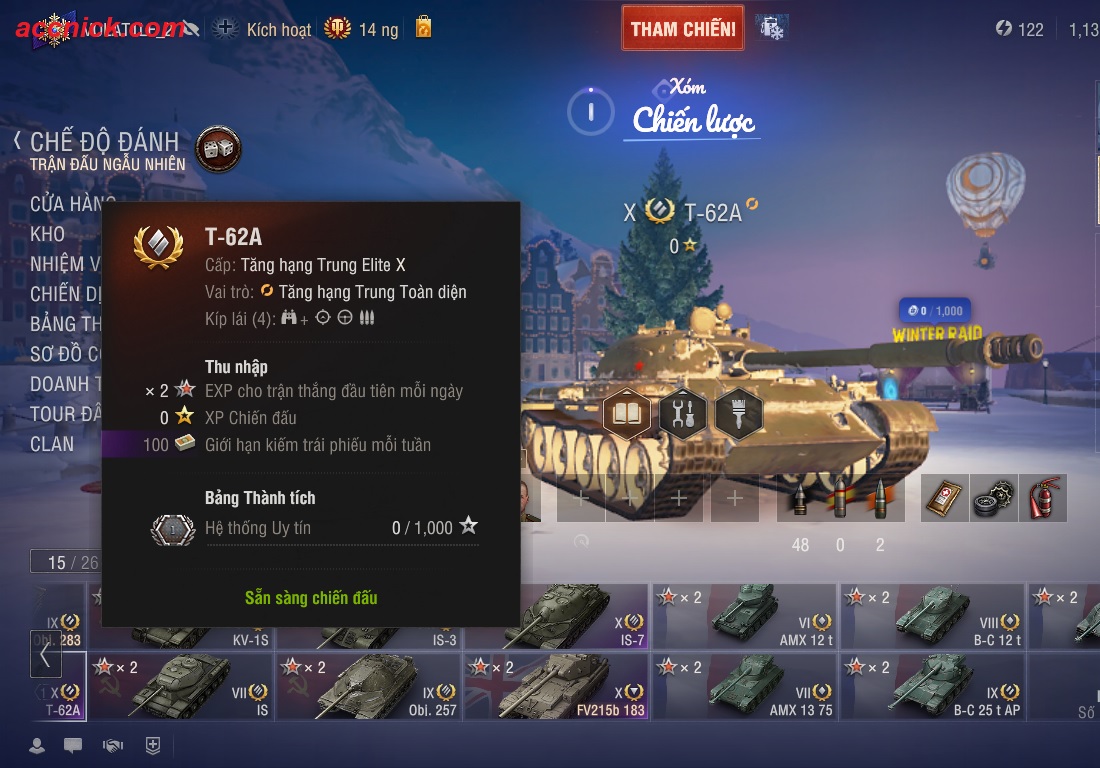This screenshot has width=1100, height=768.
Task: Open the paintbrush camouflage button
Action: pyautogui.click(x=739, y=411)
